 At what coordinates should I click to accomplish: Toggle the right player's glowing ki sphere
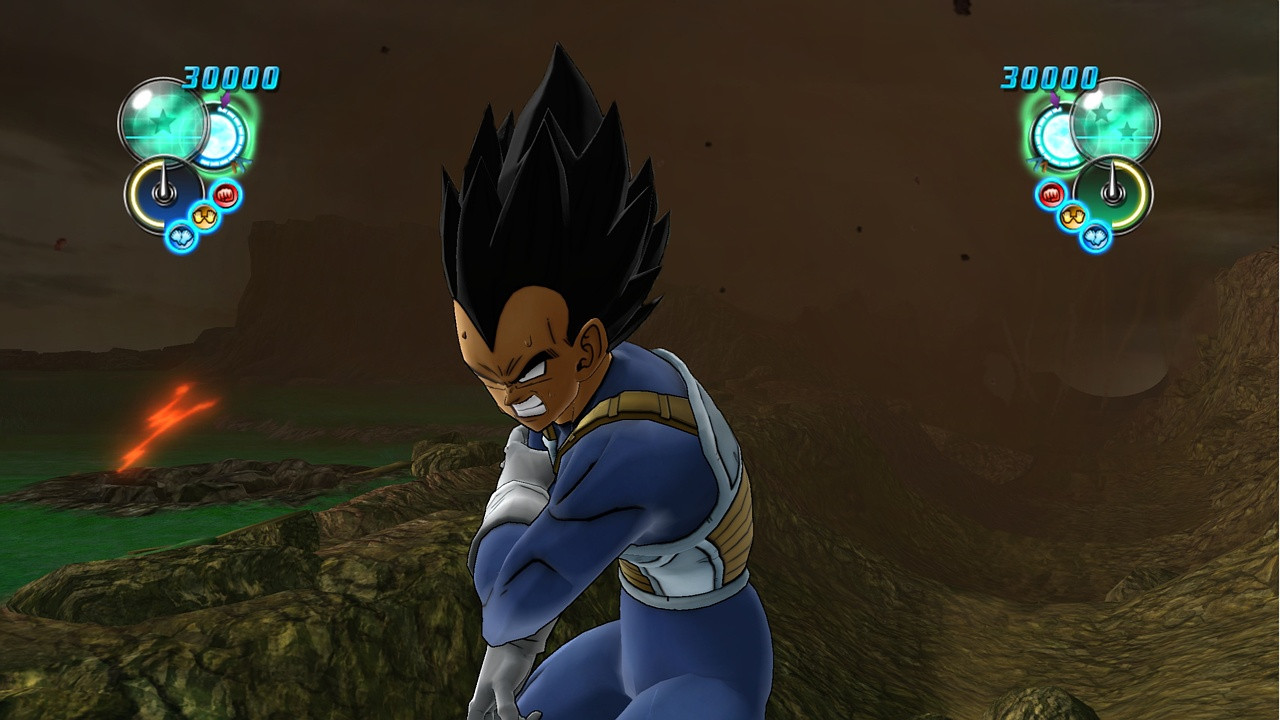[1058, 136]
